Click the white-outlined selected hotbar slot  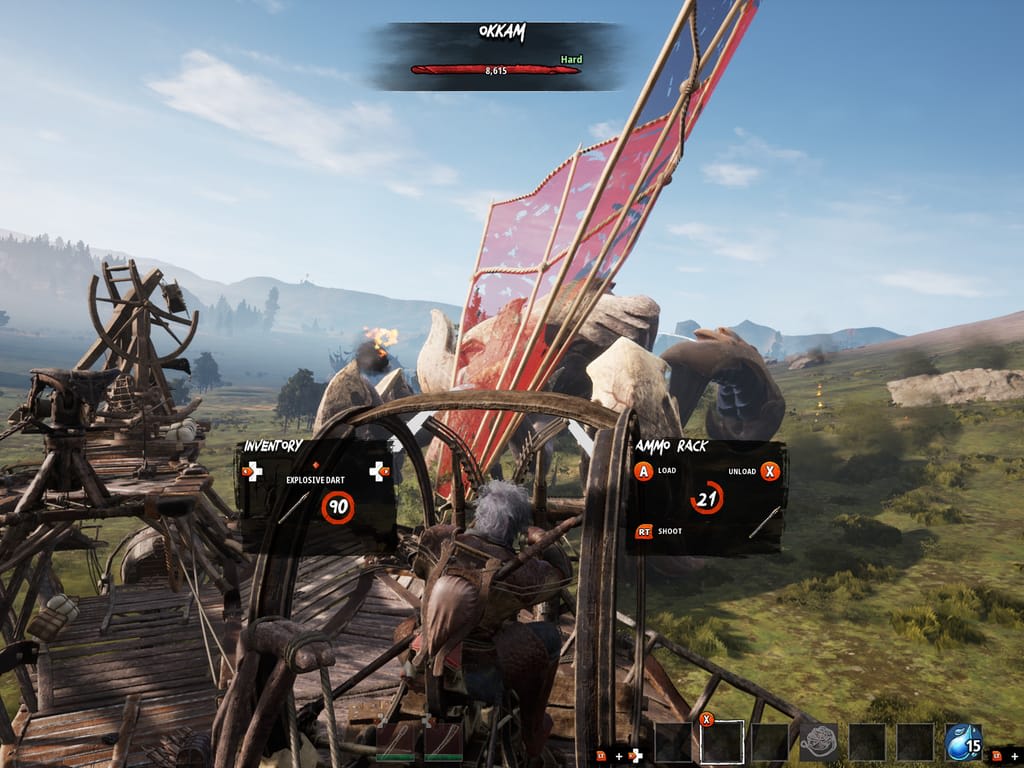pyautogui.click(x=722, y=742)
